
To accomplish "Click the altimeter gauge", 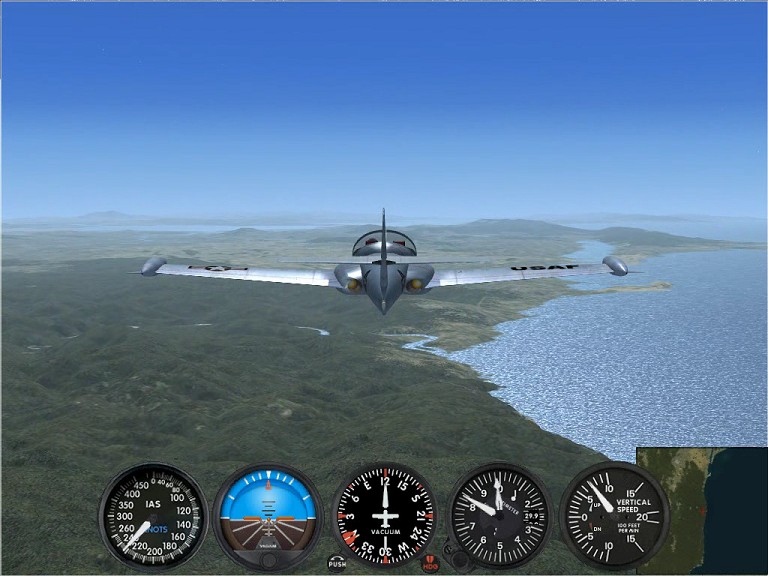I will coord(499,514).
